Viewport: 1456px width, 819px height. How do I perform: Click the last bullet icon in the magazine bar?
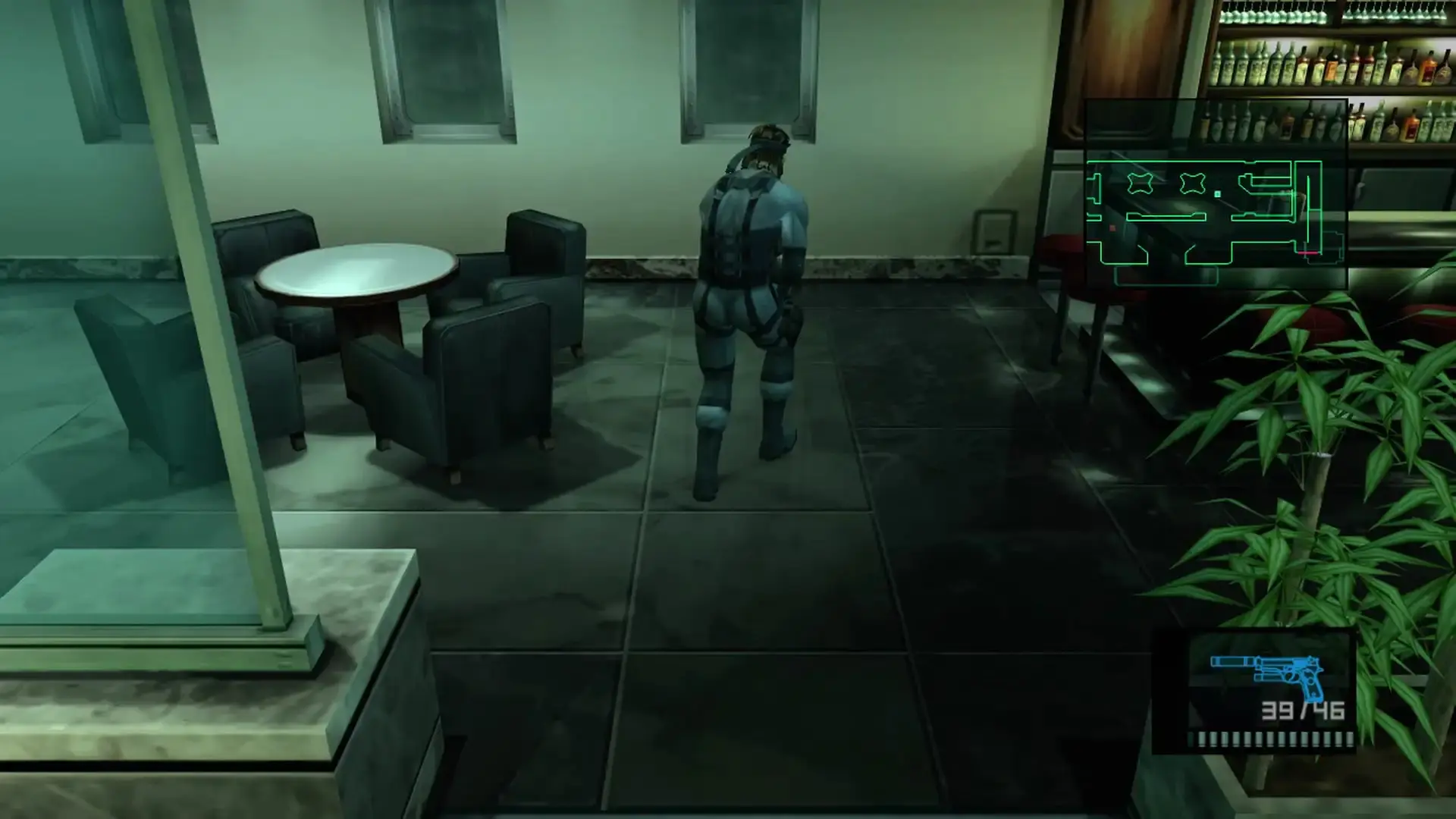1350,739
